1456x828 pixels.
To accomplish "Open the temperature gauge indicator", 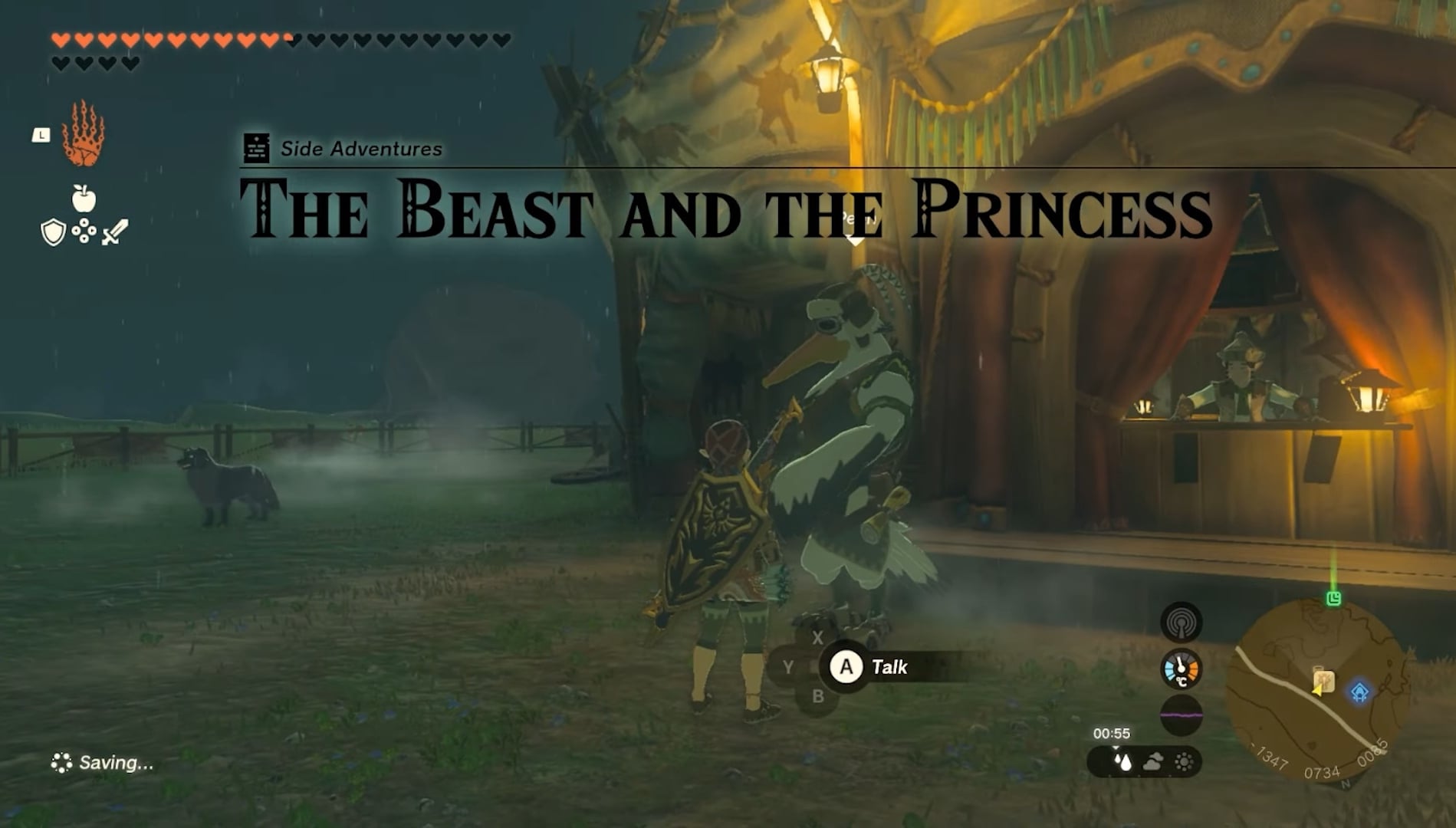I will coord(1181,669).
